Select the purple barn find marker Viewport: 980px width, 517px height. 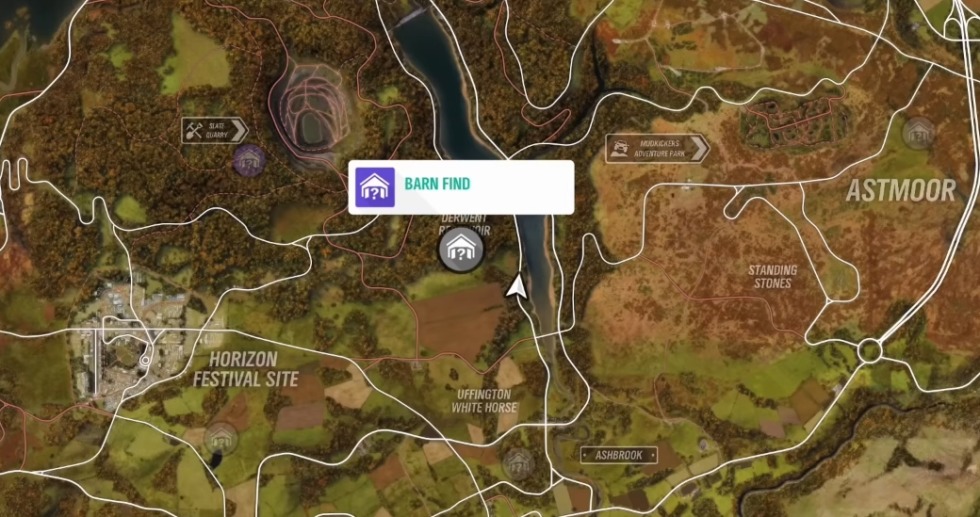pyautogui.click(x=249, y=158)
